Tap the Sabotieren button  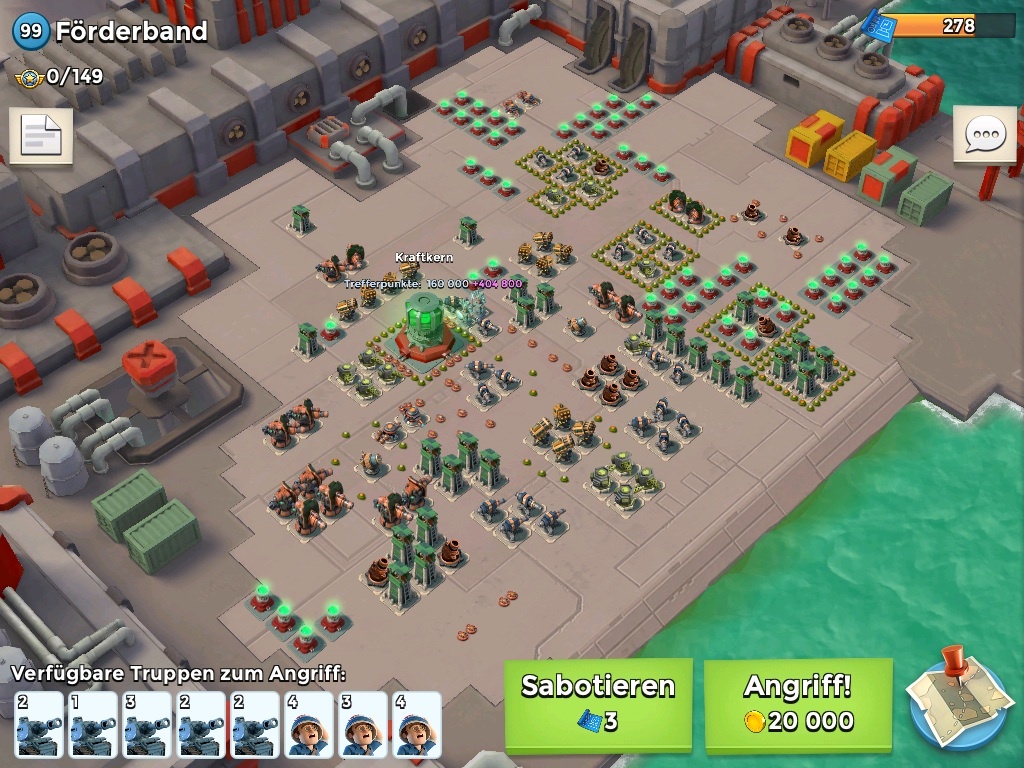click(598, 704)
